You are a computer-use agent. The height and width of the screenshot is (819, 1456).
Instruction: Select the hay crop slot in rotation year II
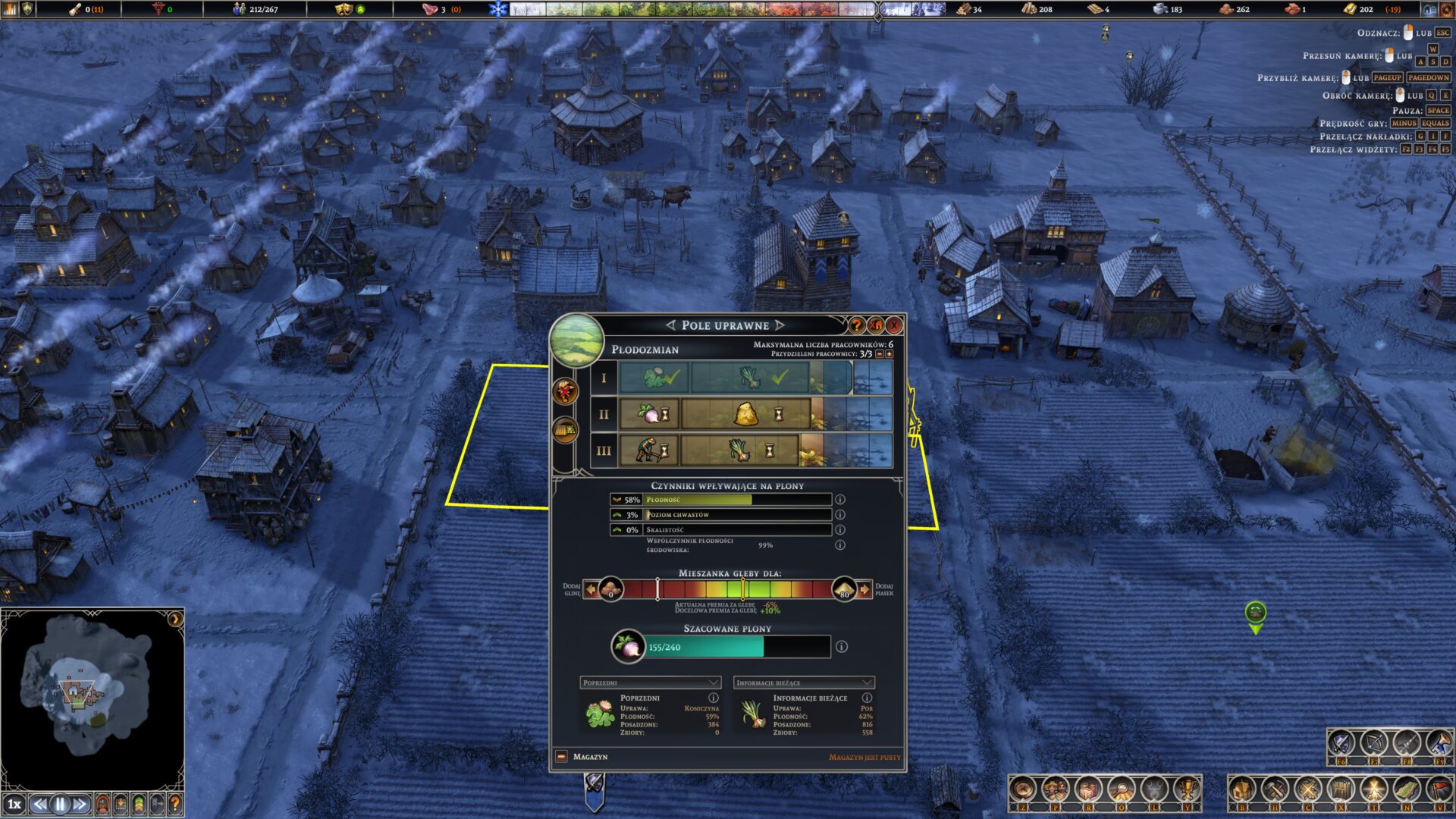pyautogui.click(x=746, y=414)
